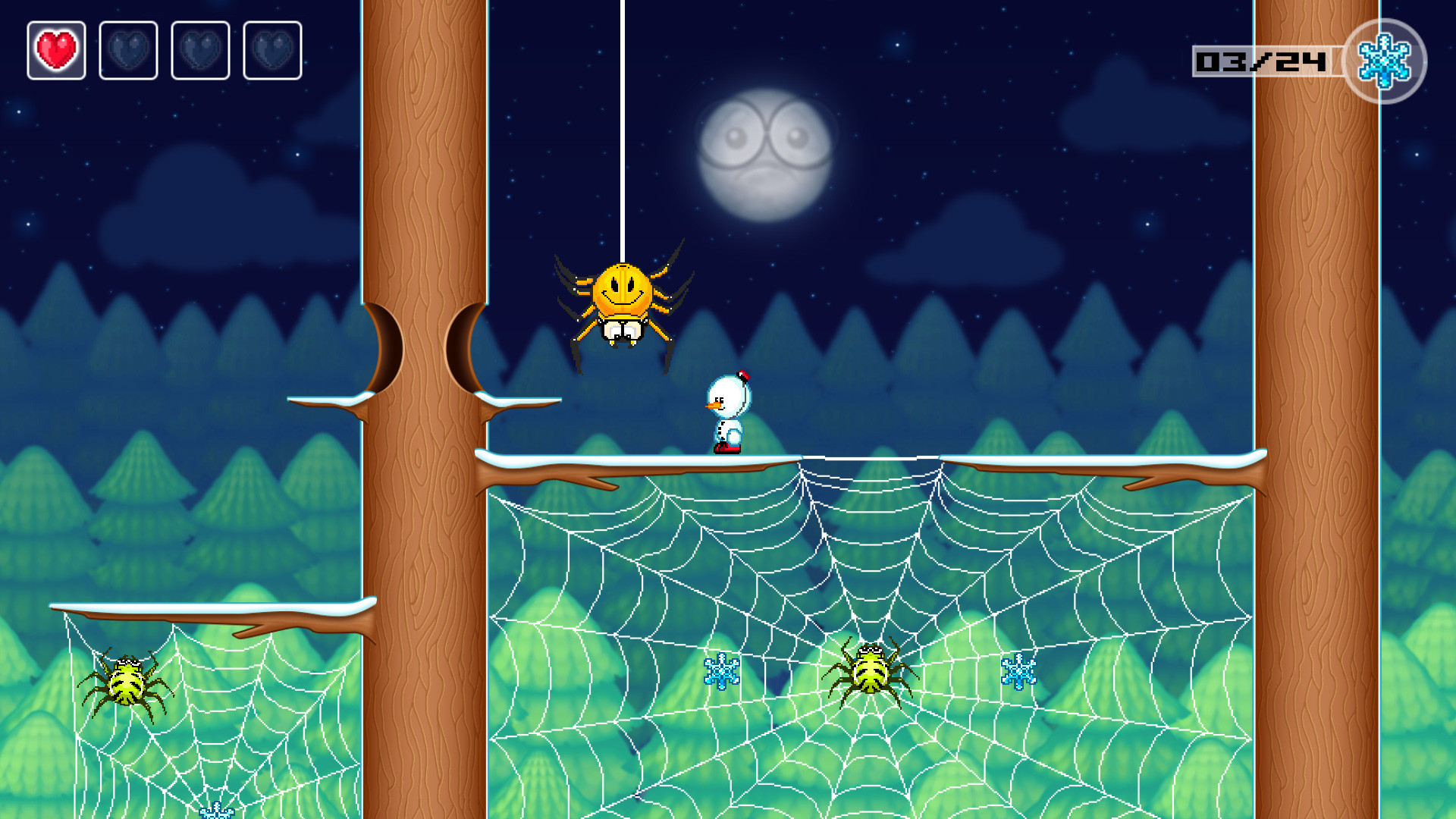Click the 03/24 snowflake counter display
The height and width of the screenshot is (819, 1456).
pyautogui.click(x=1259, y=61)
